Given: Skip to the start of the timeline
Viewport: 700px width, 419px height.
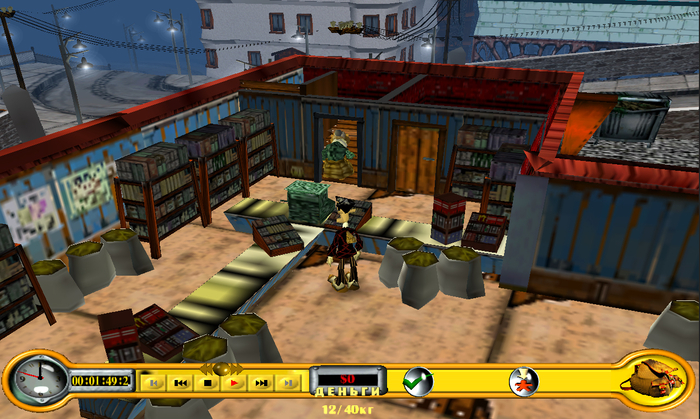Looking at the screenshot, I should pos(154,382).
